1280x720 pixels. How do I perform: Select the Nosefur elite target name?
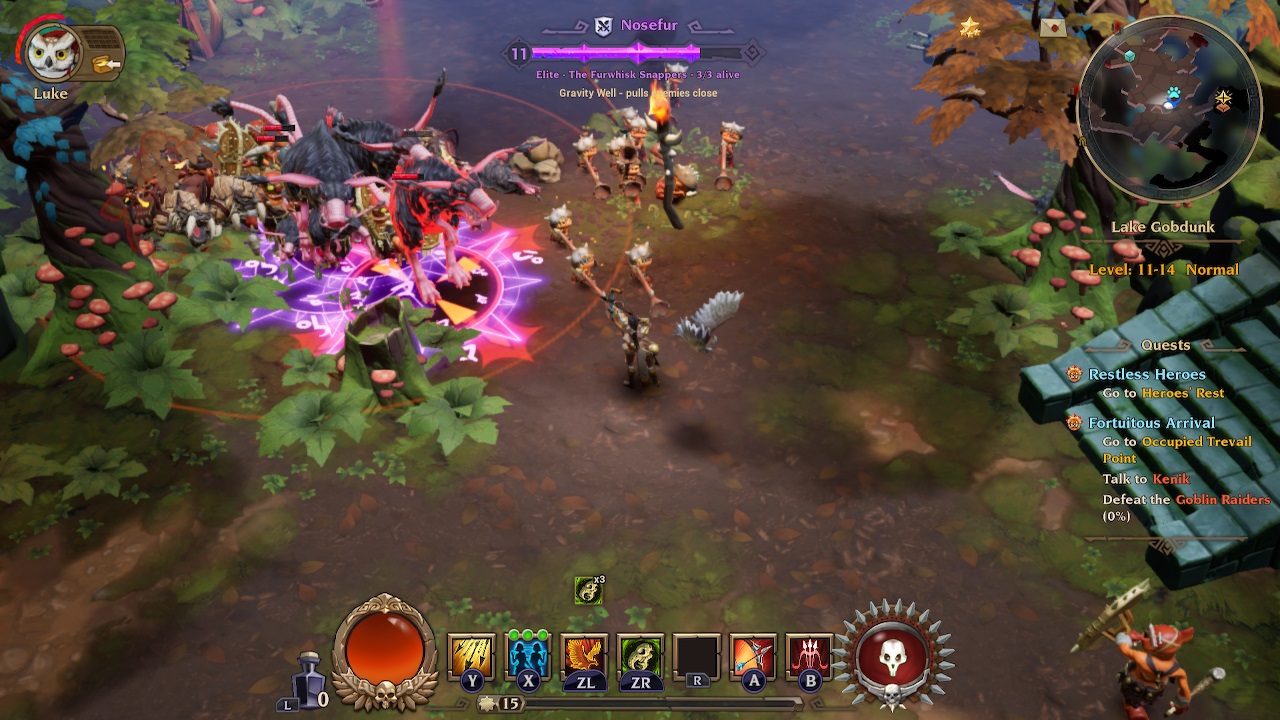(x=648, y=25)
